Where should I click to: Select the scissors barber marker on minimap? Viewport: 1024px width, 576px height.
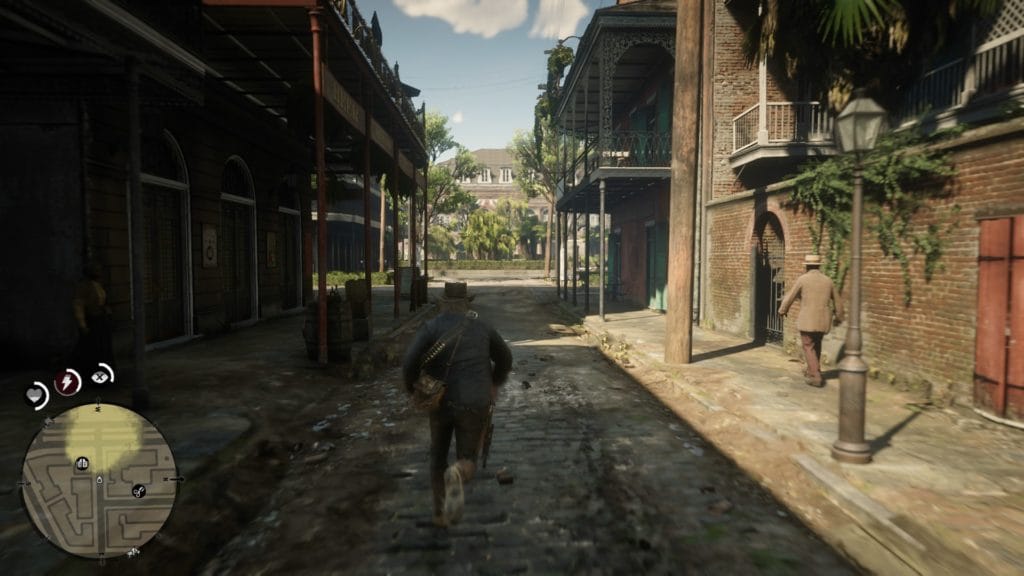coord(139,490)
